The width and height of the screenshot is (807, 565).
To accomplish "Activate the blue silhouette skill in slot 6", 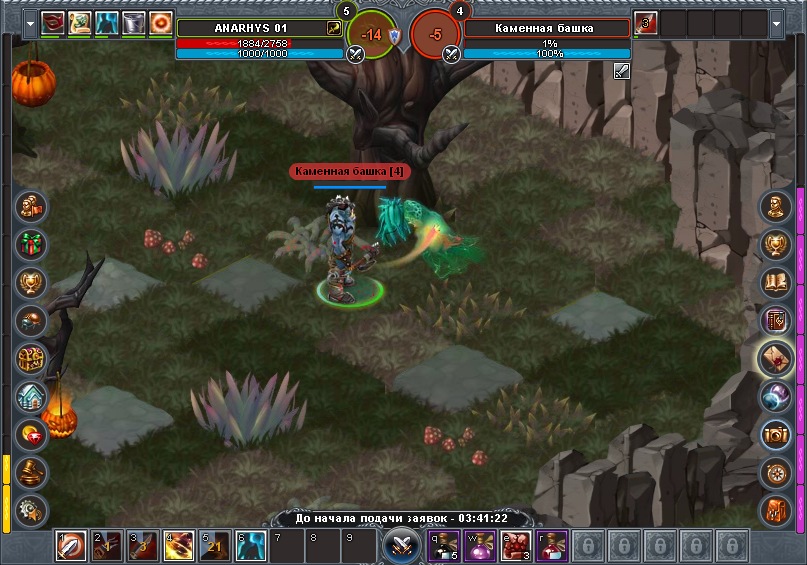I will point(251,547).
